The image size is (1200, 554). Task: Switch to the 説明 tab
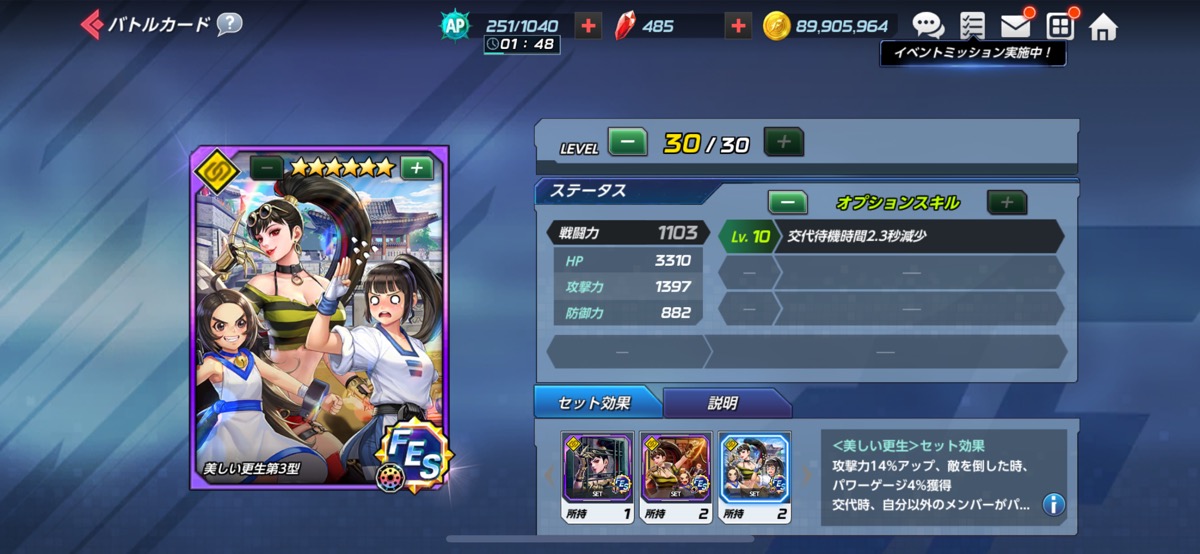tap(722, 403)
